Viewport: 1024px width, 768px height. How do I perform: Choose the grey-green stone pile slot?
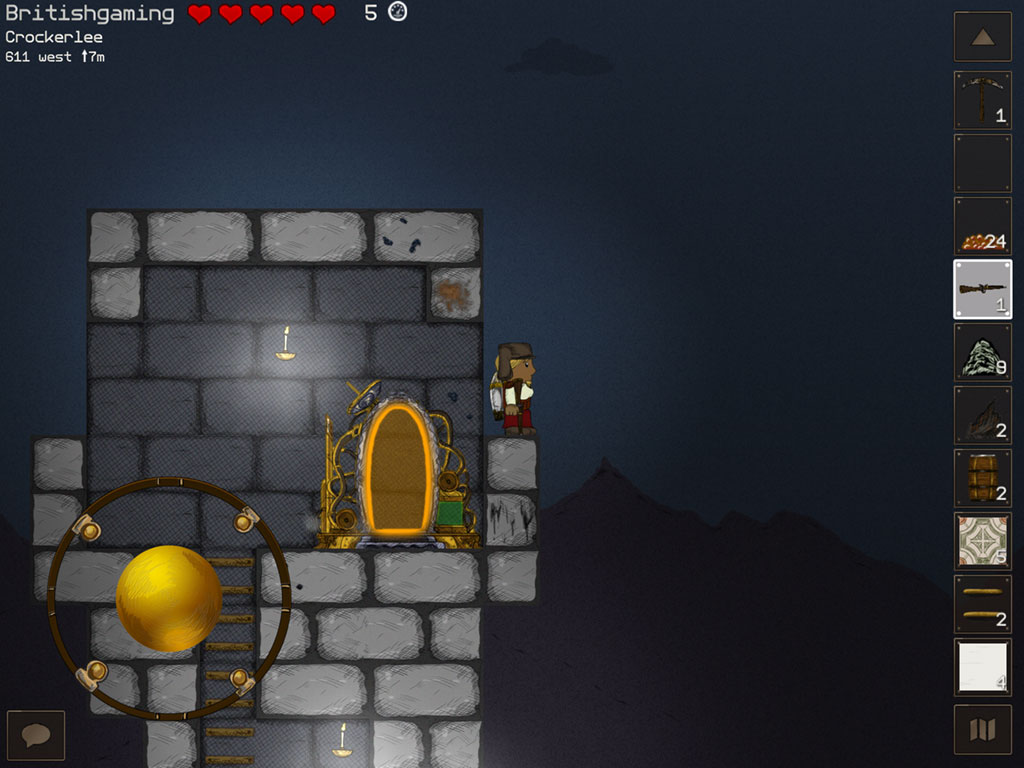pyautogui.click(x=982, y=352)
